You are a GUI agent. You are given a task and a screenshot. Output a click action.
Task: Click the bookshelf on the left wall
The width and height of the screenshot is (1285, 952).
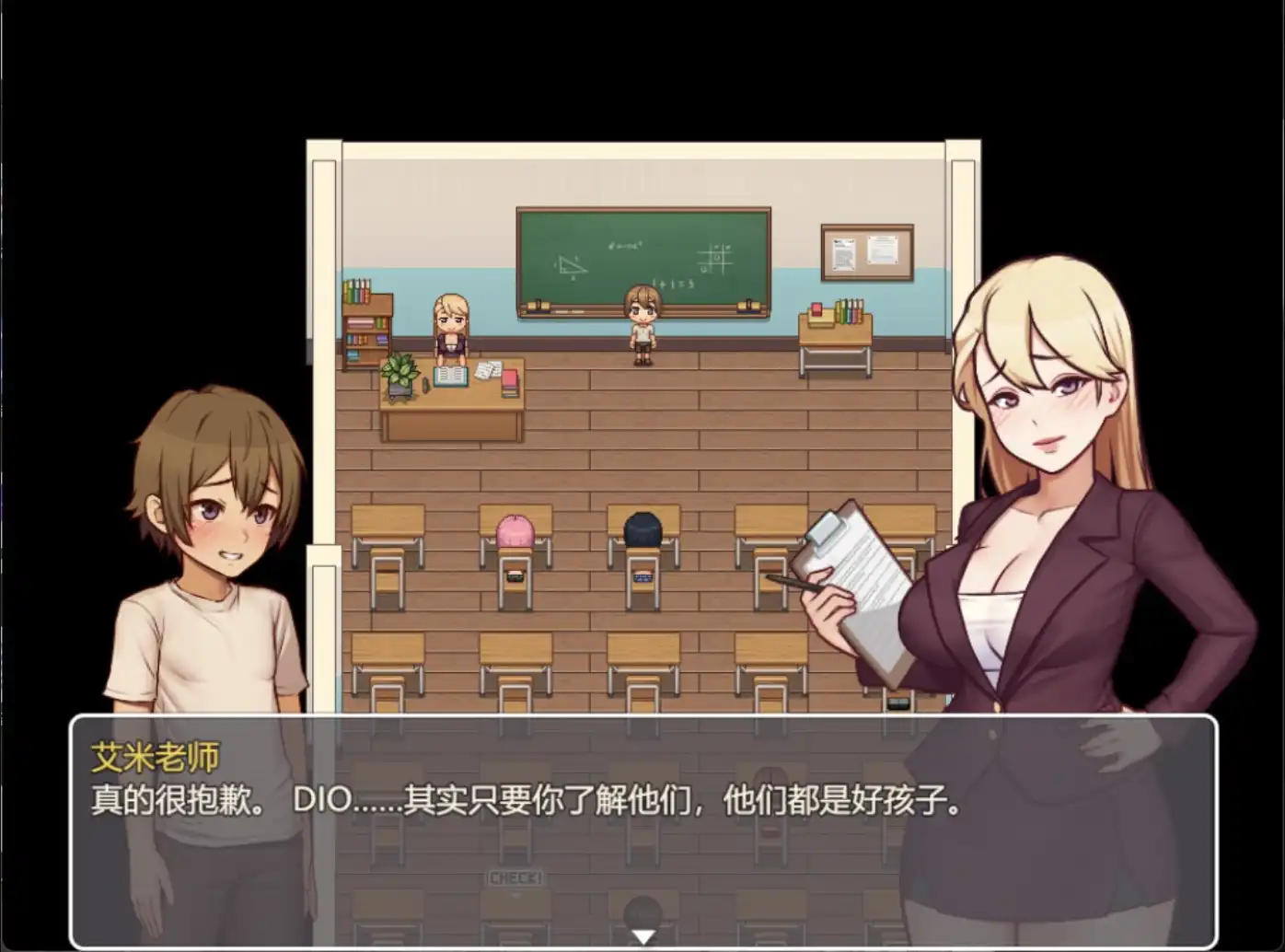pyautogui.click(x=368, y=327)
